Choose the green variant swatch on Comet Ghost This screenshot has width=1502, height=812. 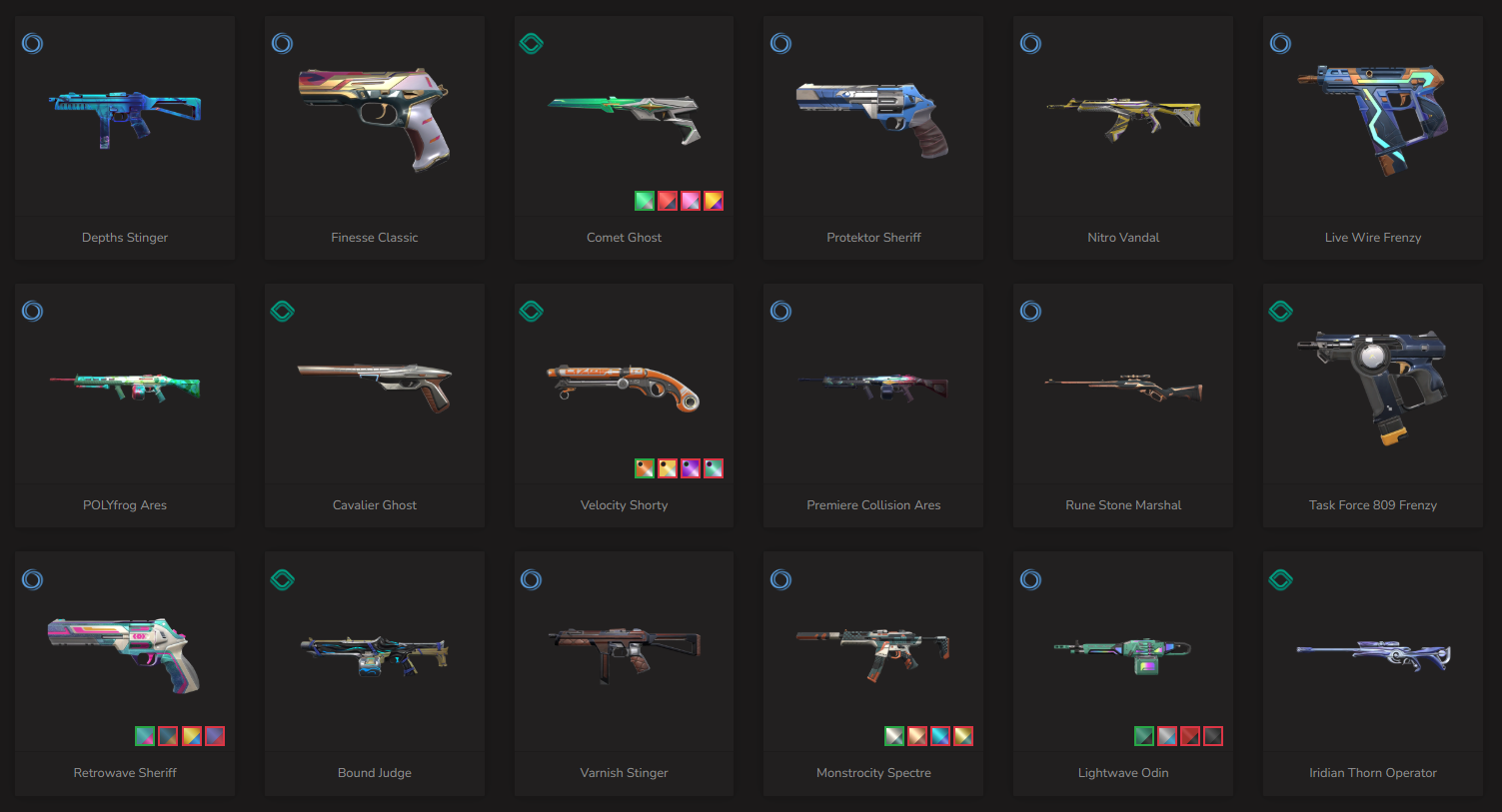[x=645, y=201]
